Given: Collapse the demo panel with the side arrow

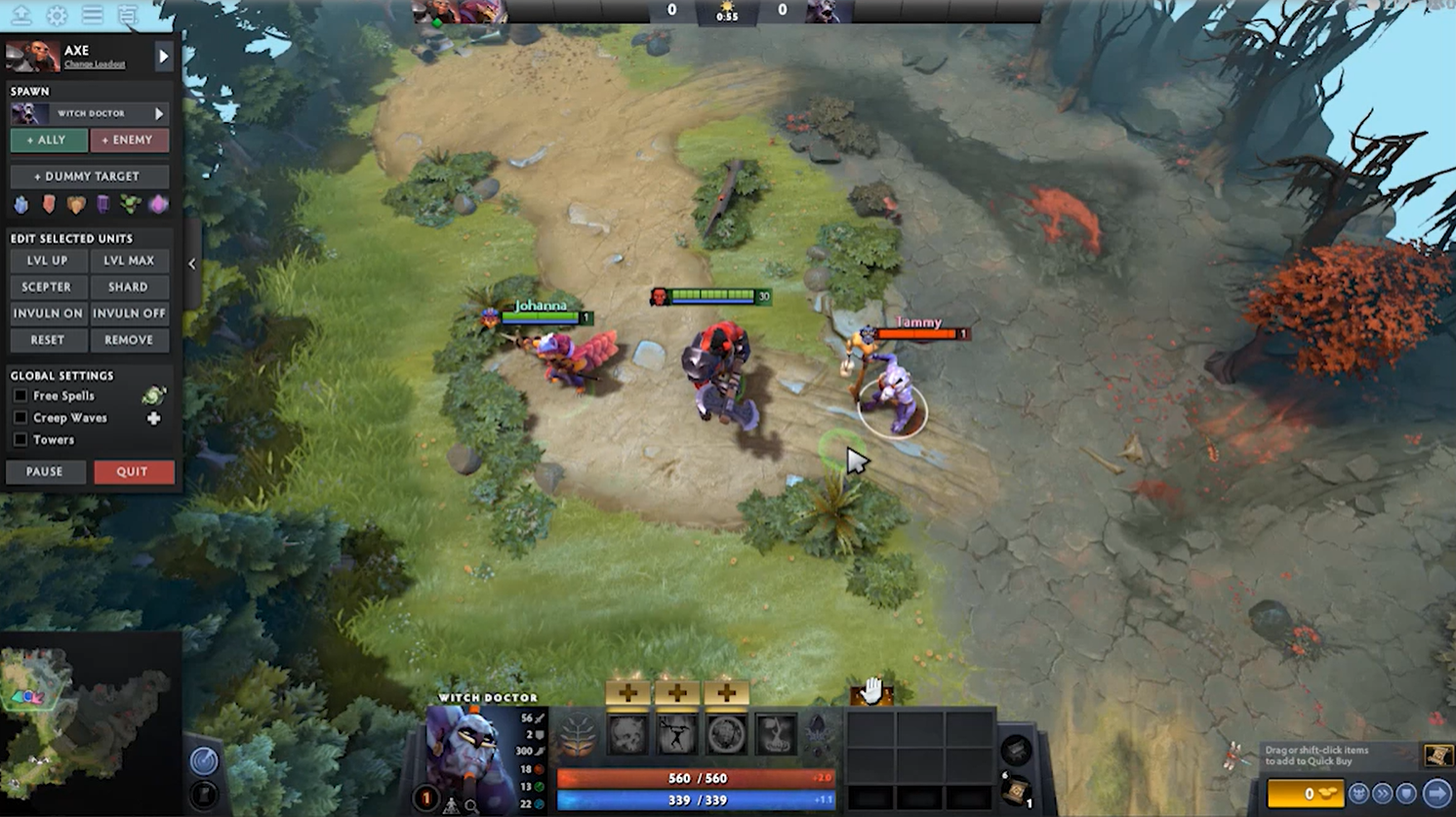Looking at the screenshot, I should coord(191,264).
